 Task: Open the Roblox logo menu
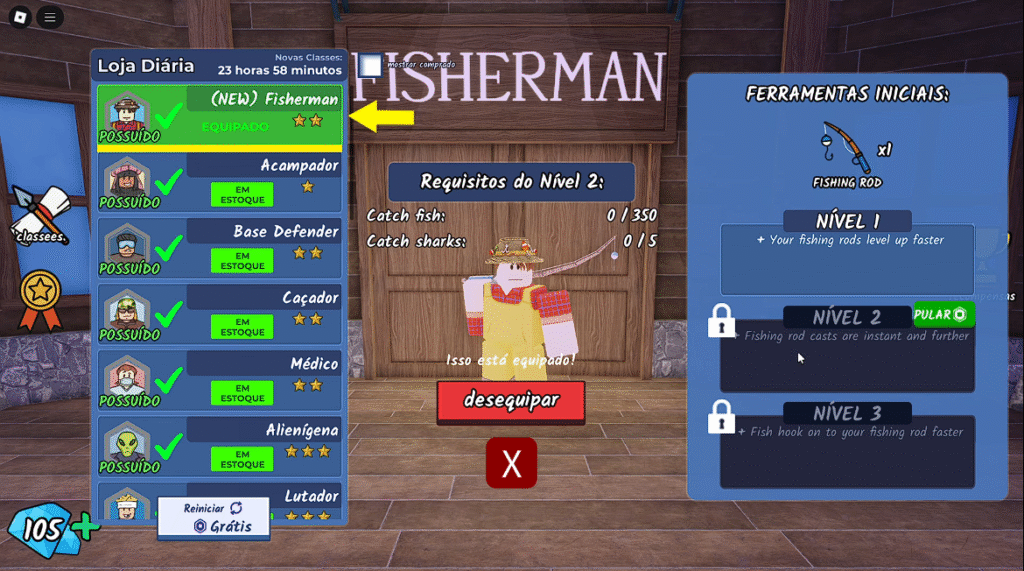[20, 17]
